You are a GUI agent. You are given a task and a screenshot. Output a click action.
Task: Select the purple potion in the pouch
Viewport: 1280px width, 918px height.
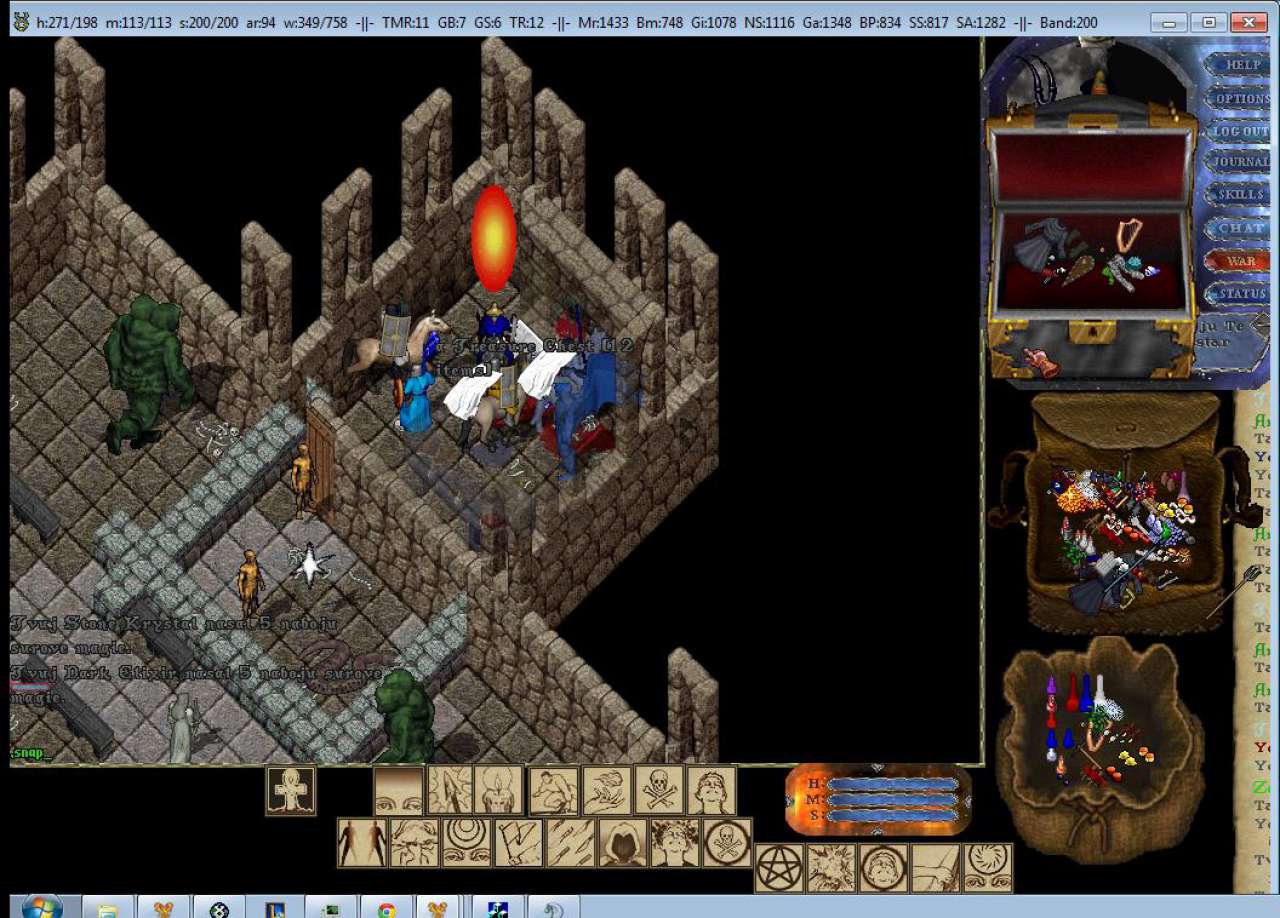pos(1051,687)
